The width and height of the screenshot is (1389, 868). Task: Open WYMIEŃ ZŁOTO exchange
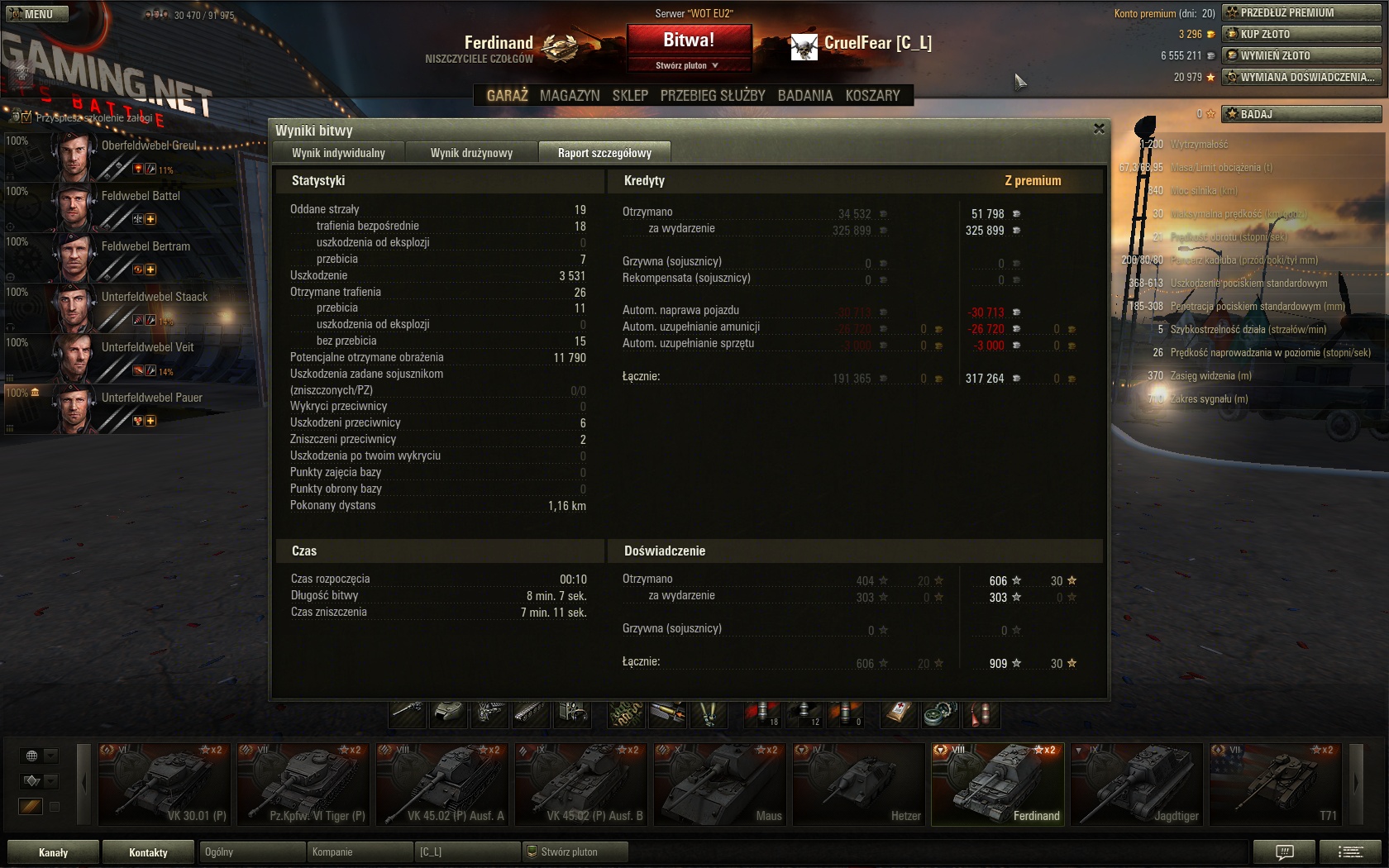point(1301,55)
